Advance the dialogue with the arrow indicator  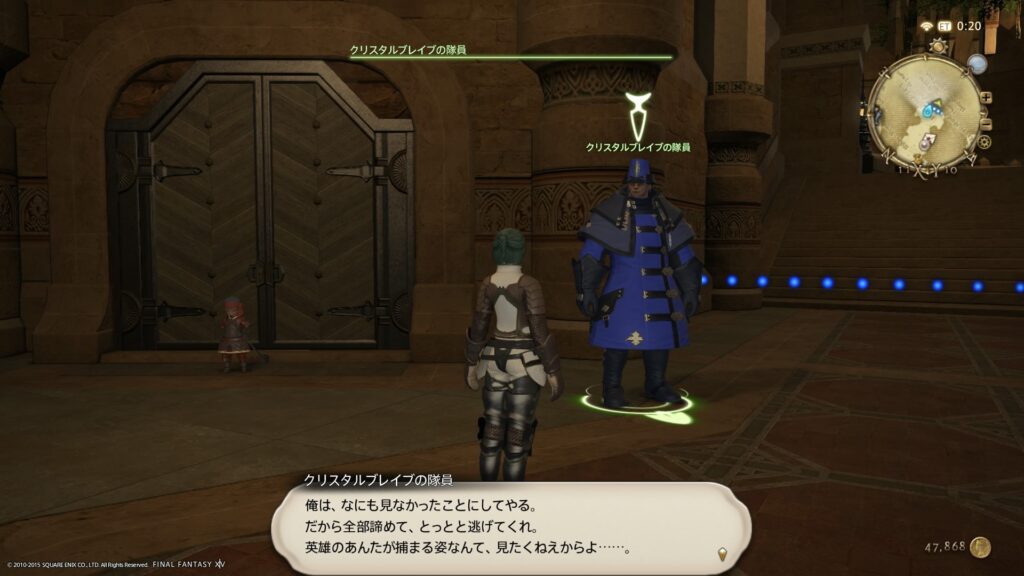pyautogui.click(x=720, y=553)
